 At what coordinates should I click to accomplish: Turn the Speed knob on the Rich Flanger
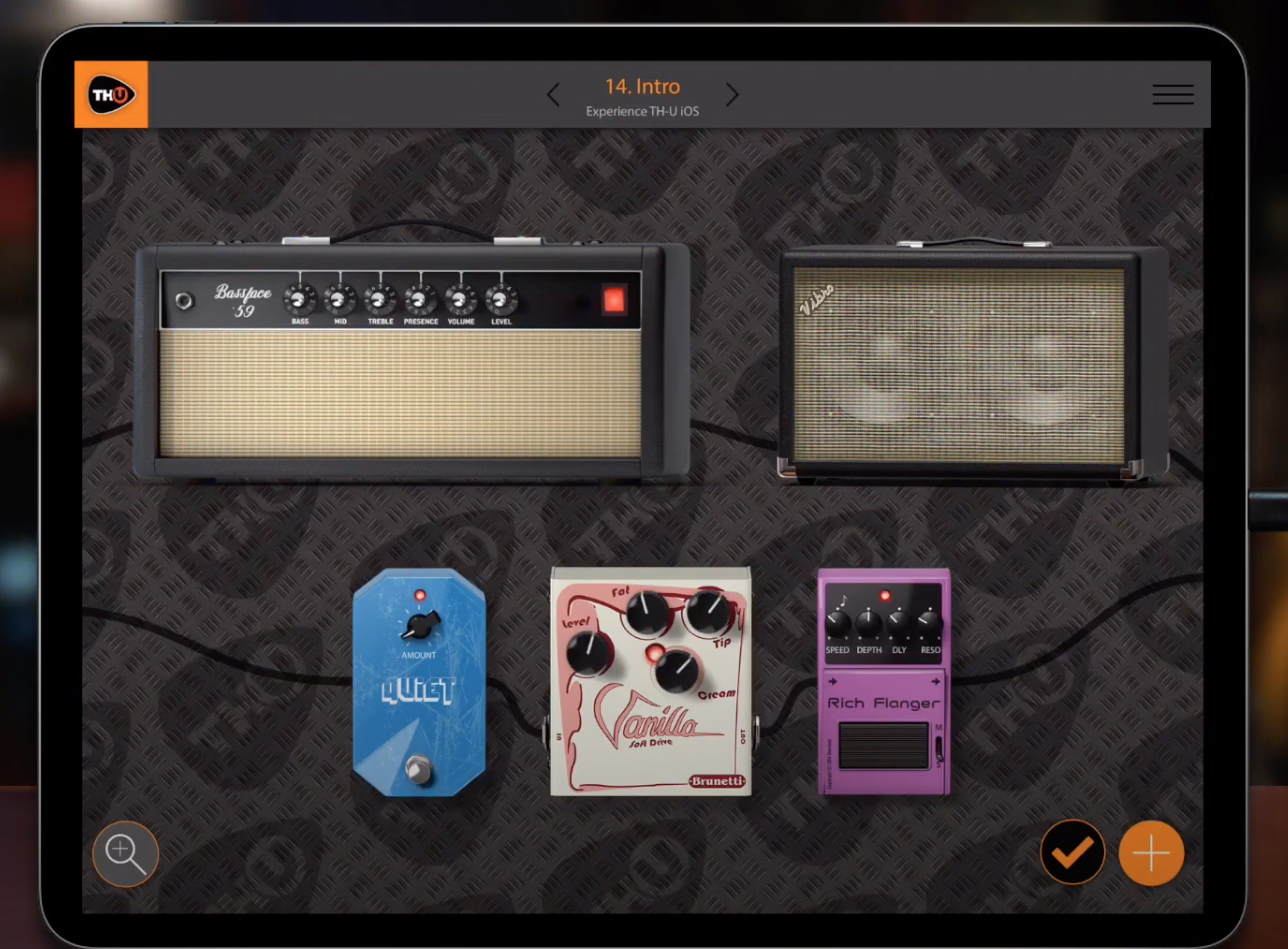(840, 622)
